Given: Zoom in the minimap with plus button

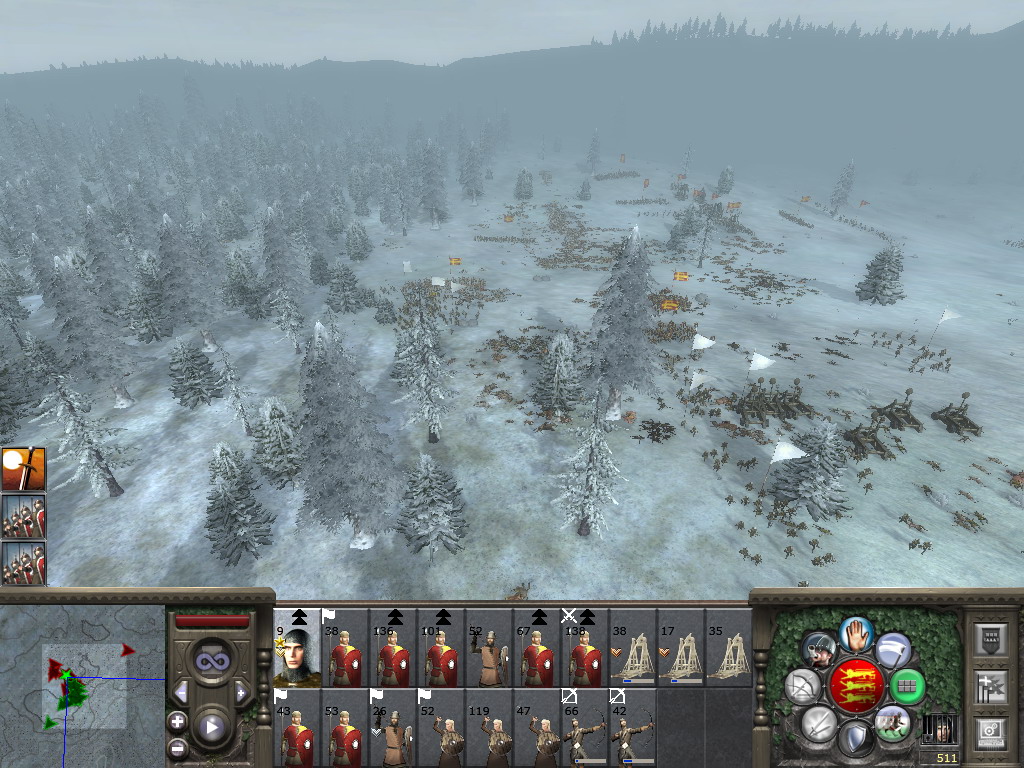Looking at the screenshot, I should [x=178, y=721].
